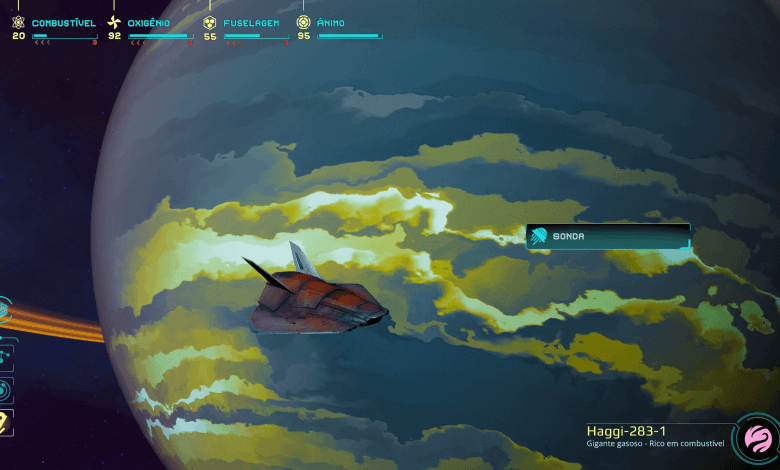780x470 pixels.
Task: Open the star map nodes icon
Action: click(5, 353)
